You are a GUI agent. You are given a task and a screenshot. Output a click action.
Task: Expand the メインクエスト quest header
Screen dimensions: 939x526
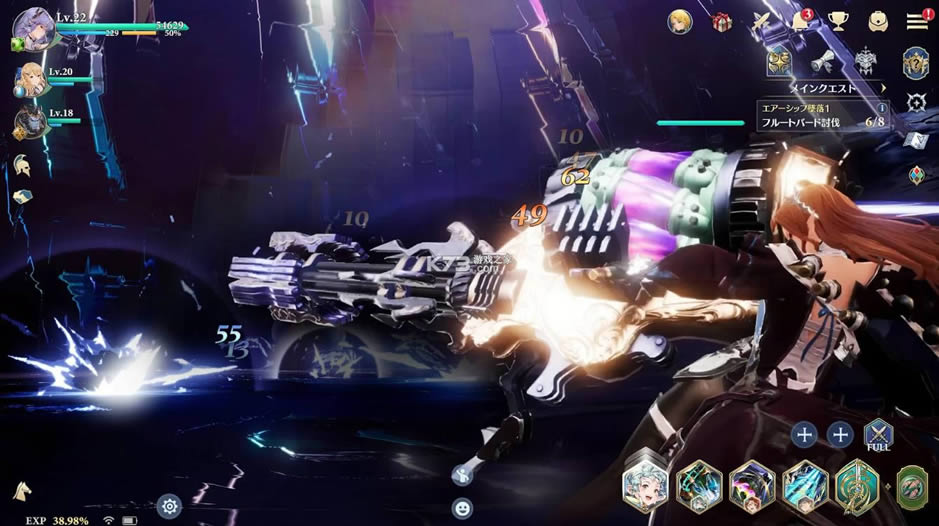click(825, 88)
